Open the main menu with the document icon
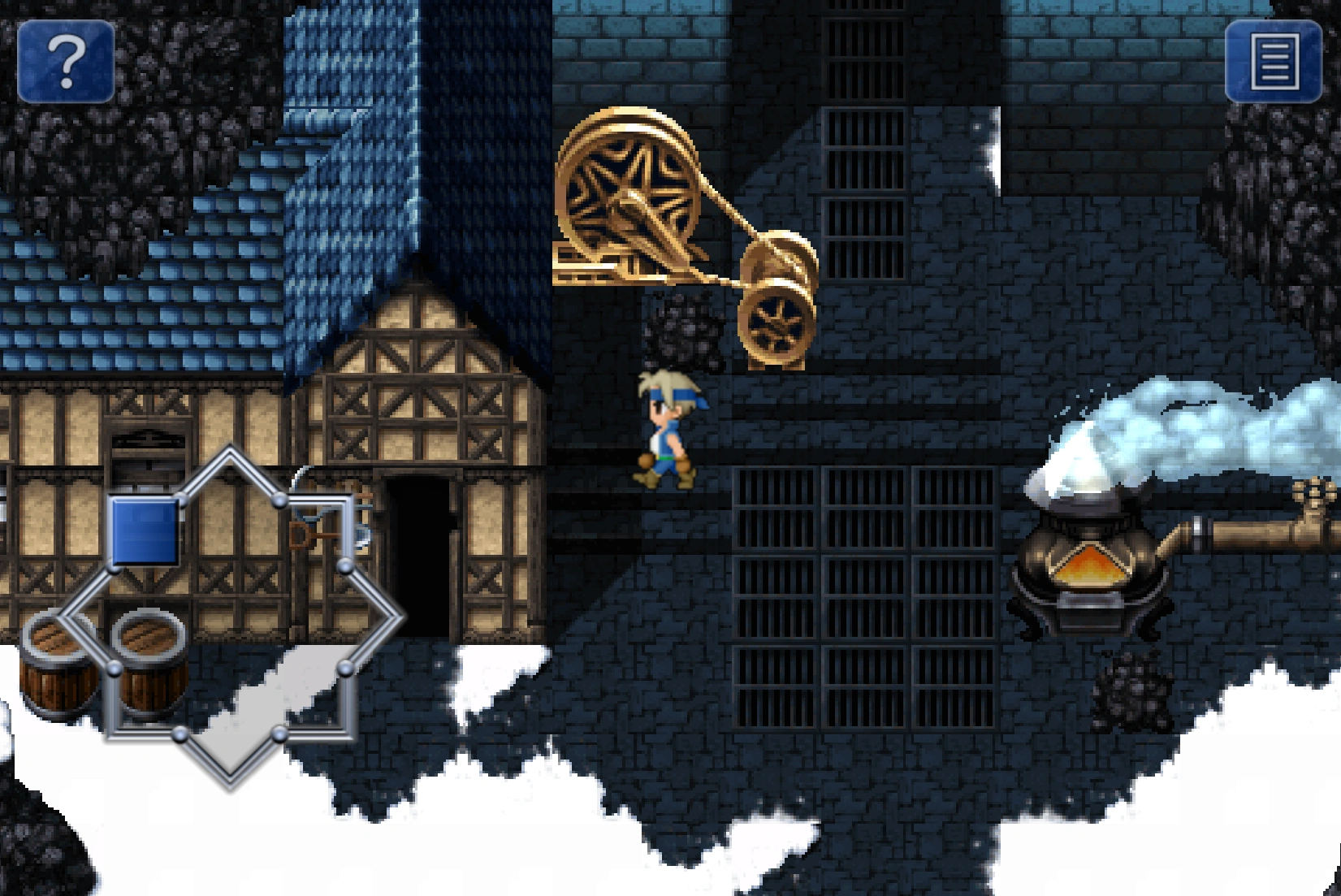 pyautogui.click(x=1273, y=63)
